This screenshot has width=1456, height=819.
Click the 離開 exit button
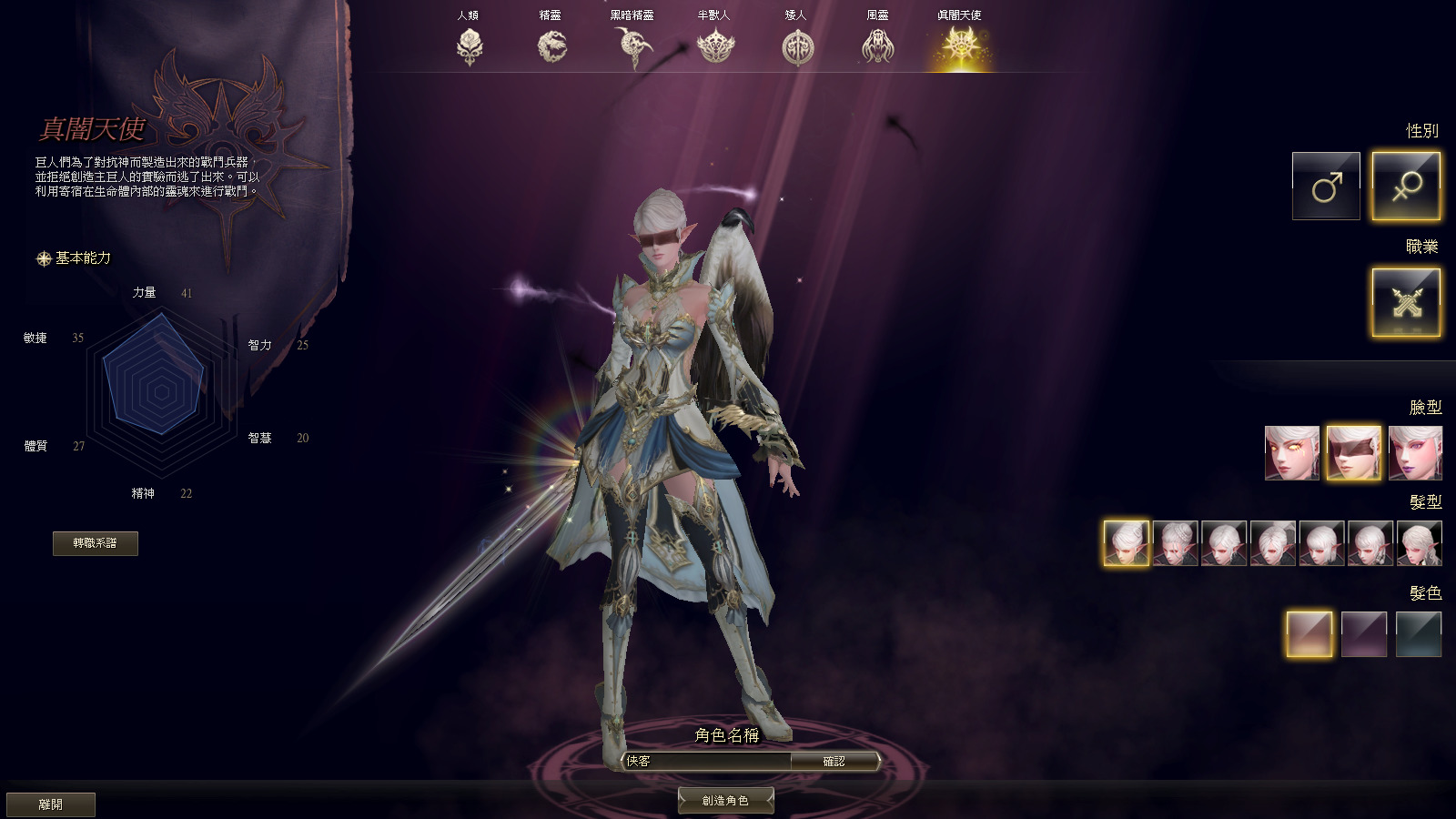point(52,804)
